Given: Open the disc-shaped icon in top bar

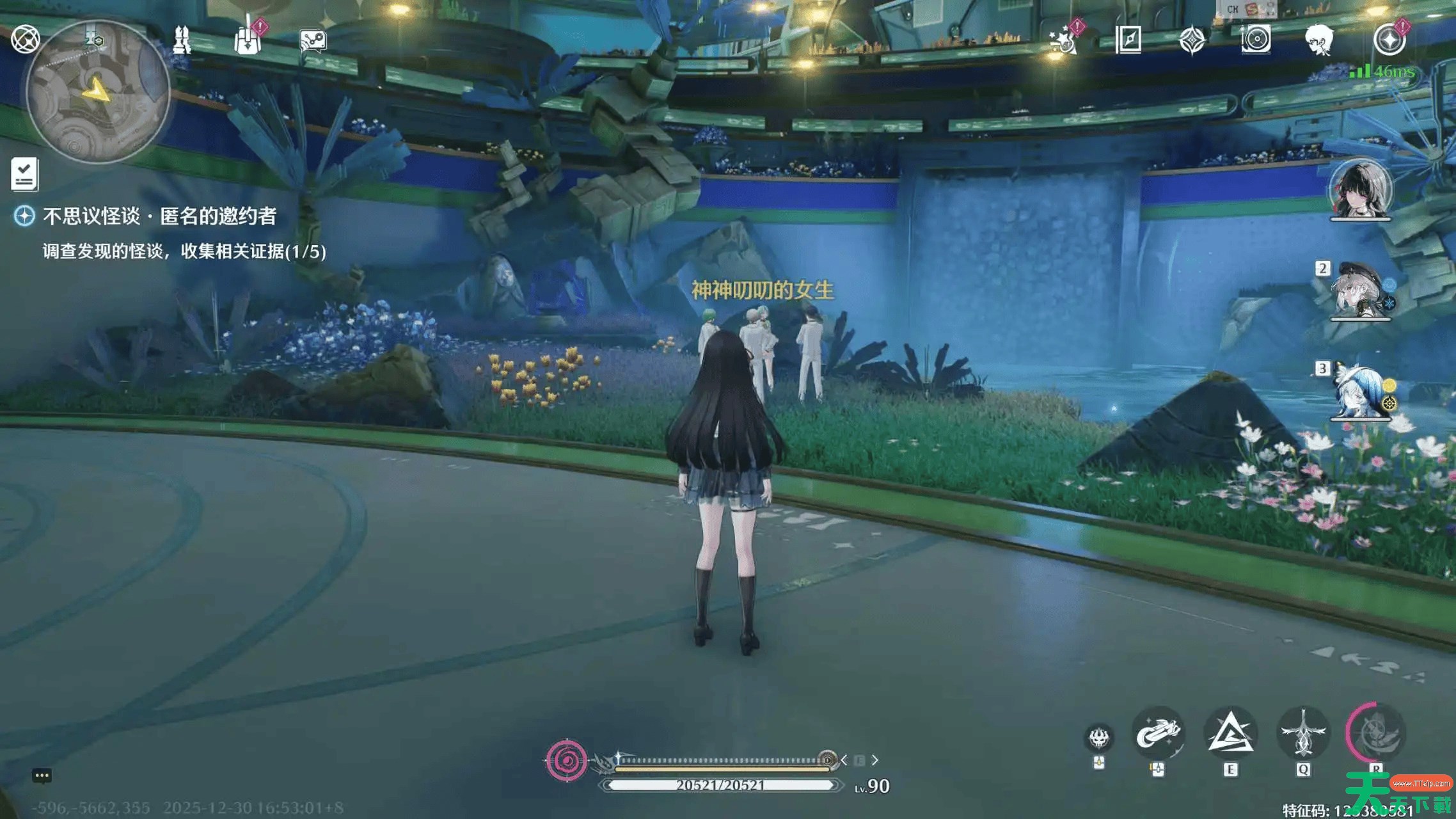Looking at the screenshot, I should point(1256,40).
